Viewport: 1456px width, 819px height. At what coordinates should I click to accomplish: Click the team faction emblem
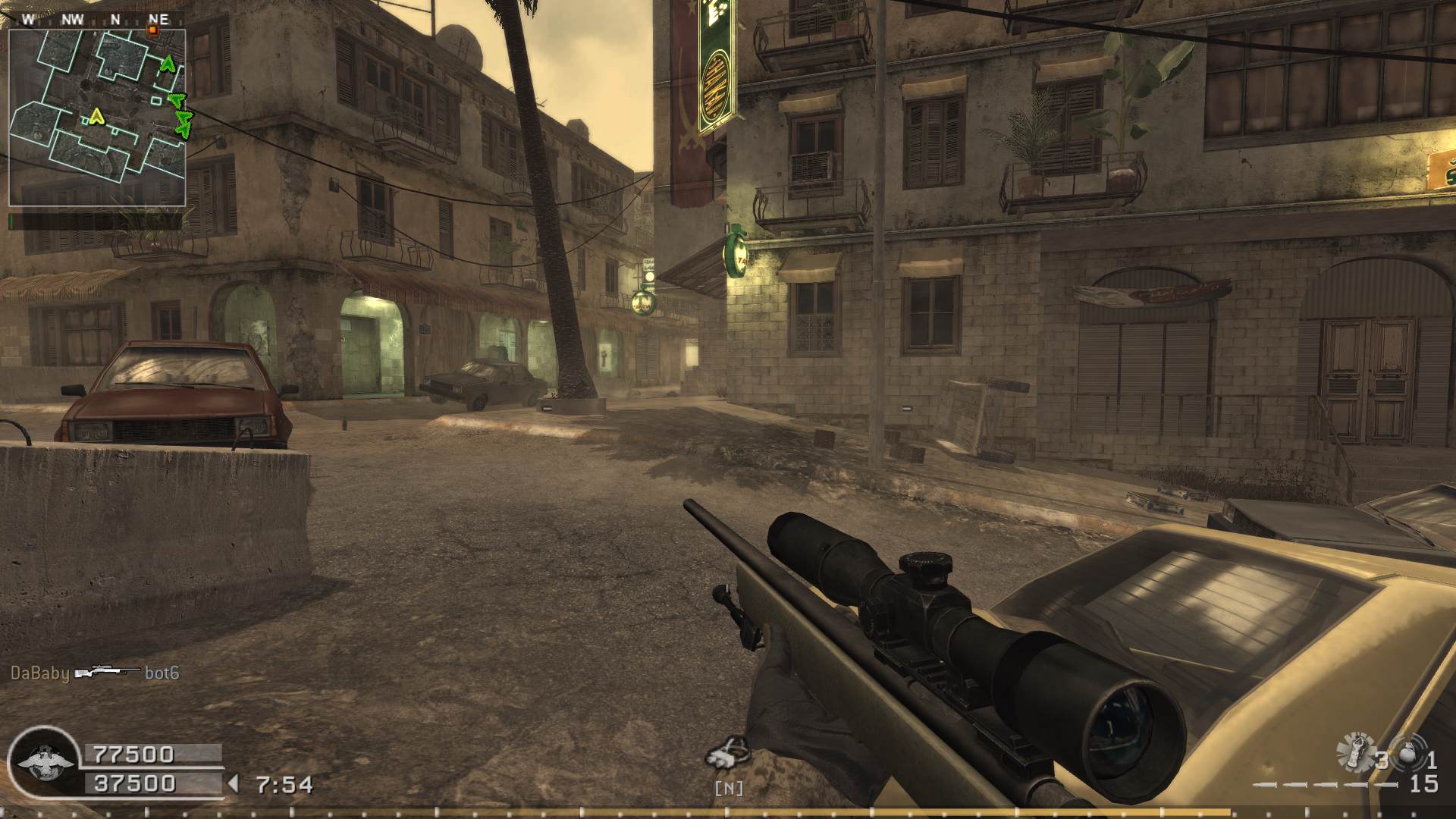tap(42, 762)
